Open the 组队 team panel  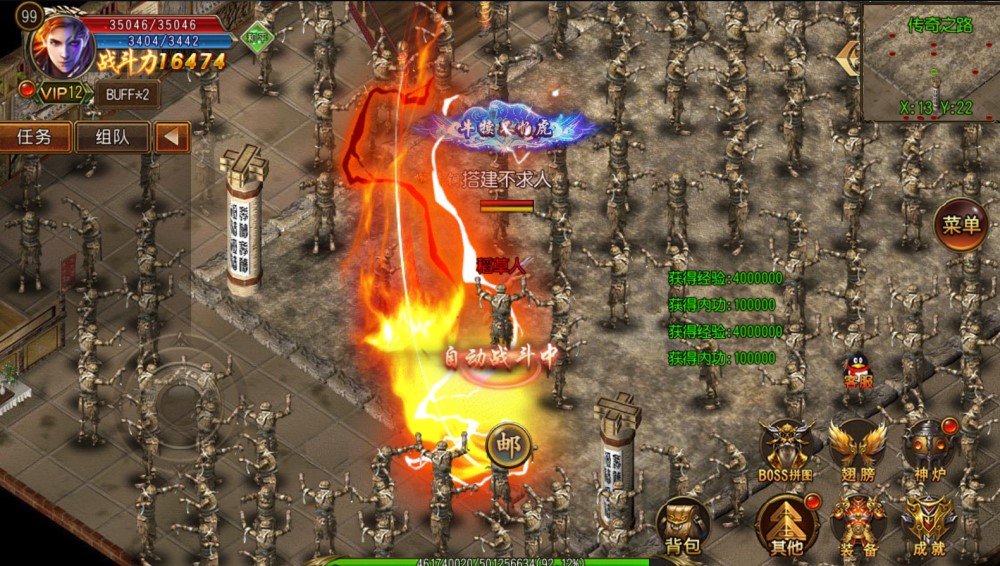click(x=111, y=137)
